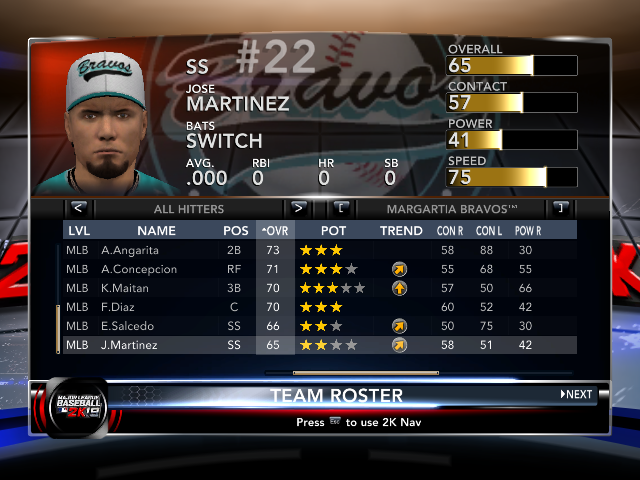Sort by CON R column header
640x480 pixels.
(x=449, y=231)
